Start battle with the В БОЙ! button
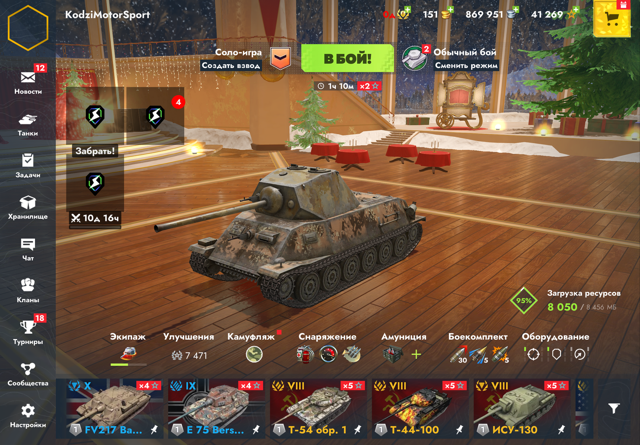 346,59
